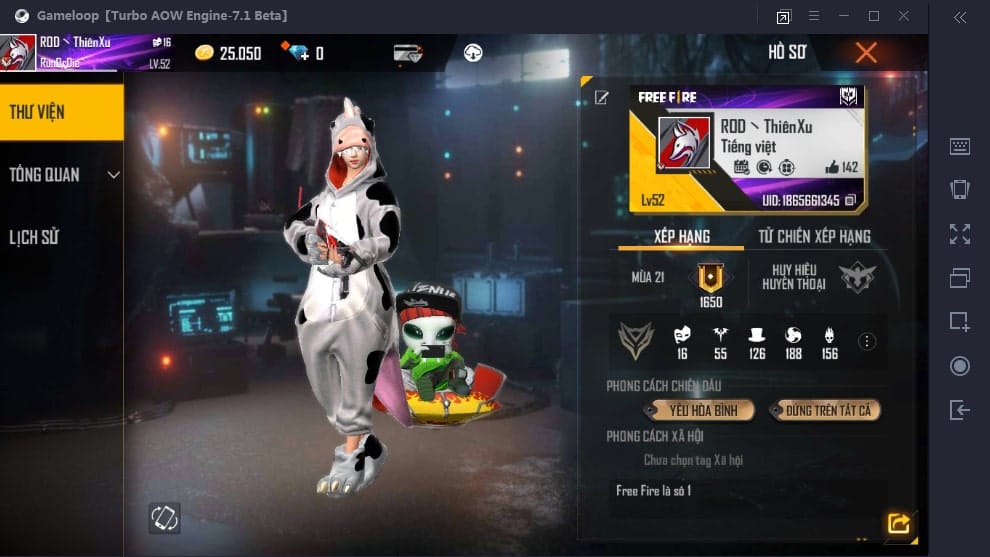Open the three-dot badge options
This screenshot has width=990, height=557.
(867, 342)
